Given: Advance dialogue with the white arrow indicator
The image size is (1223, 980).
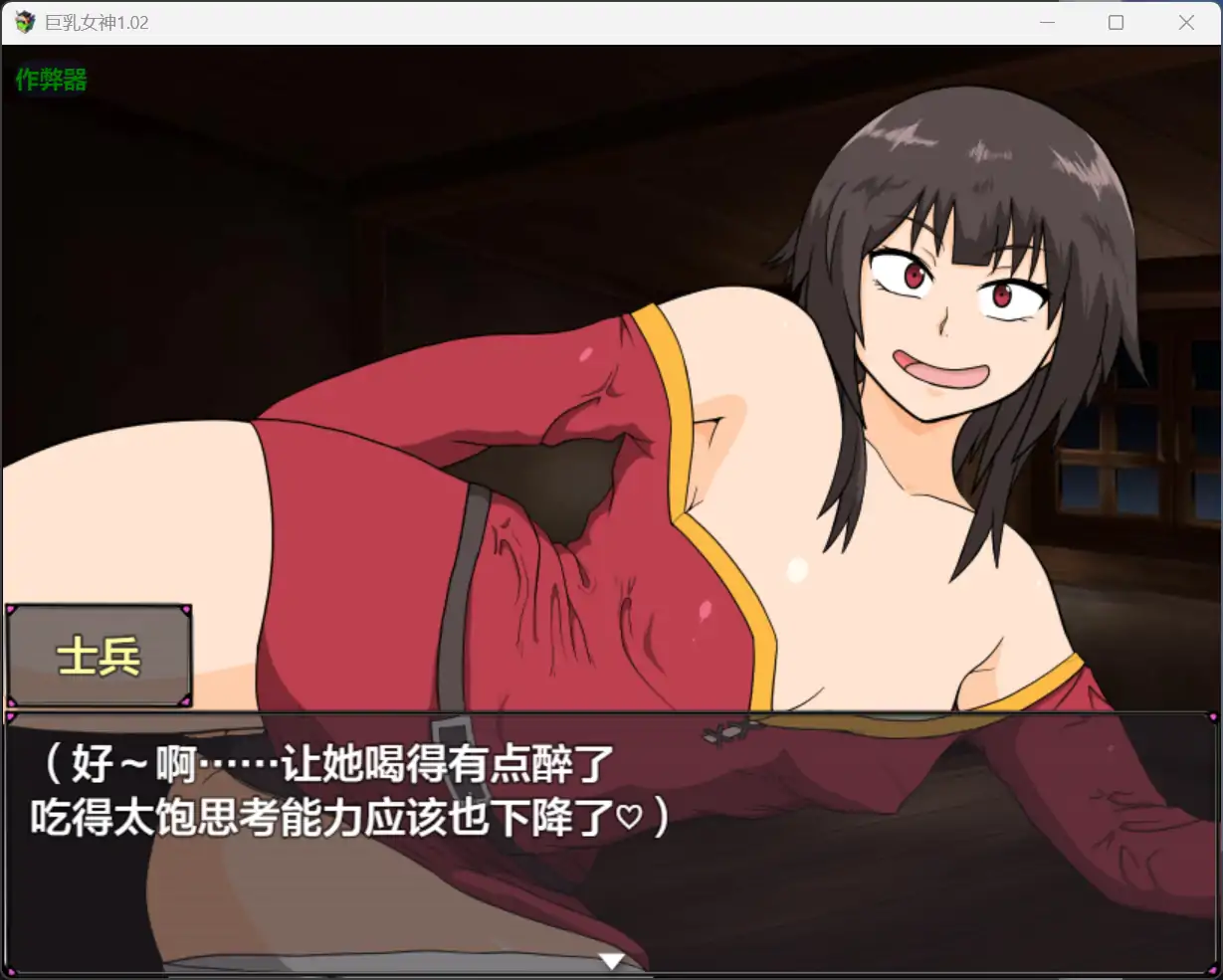Looking at the screenshot, I should pyautogui.click(x=611, y=960).
